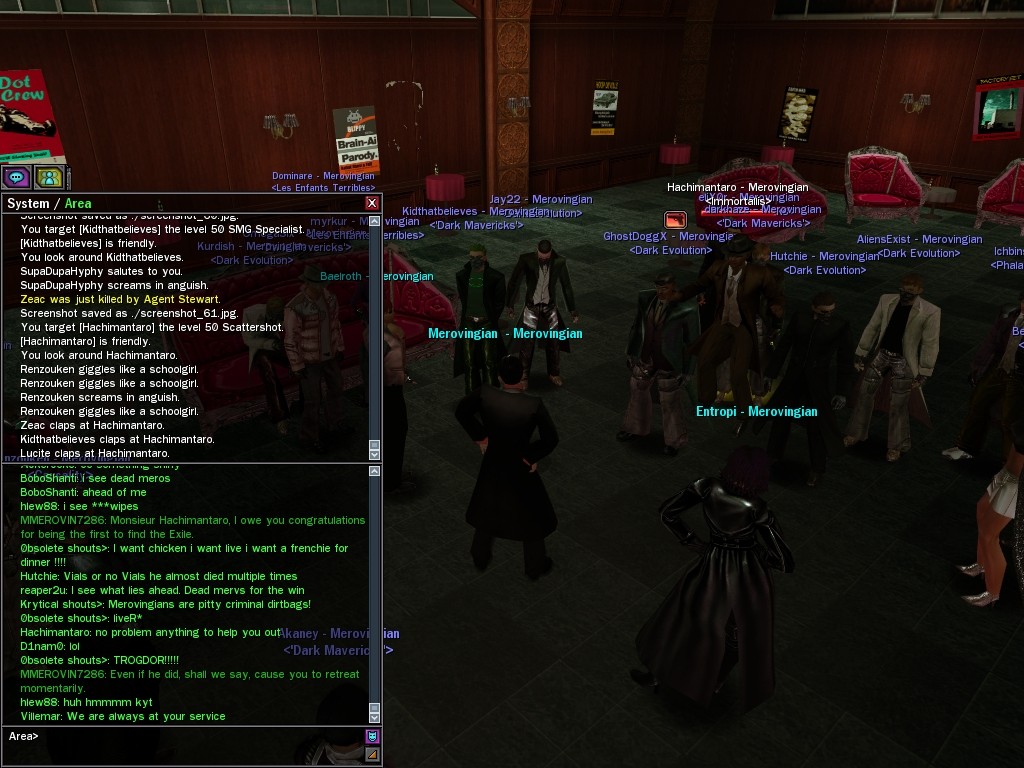Viewport: 1024px width, 768px height.
Task: Open the team members panel icon
Action: (49, 178)
